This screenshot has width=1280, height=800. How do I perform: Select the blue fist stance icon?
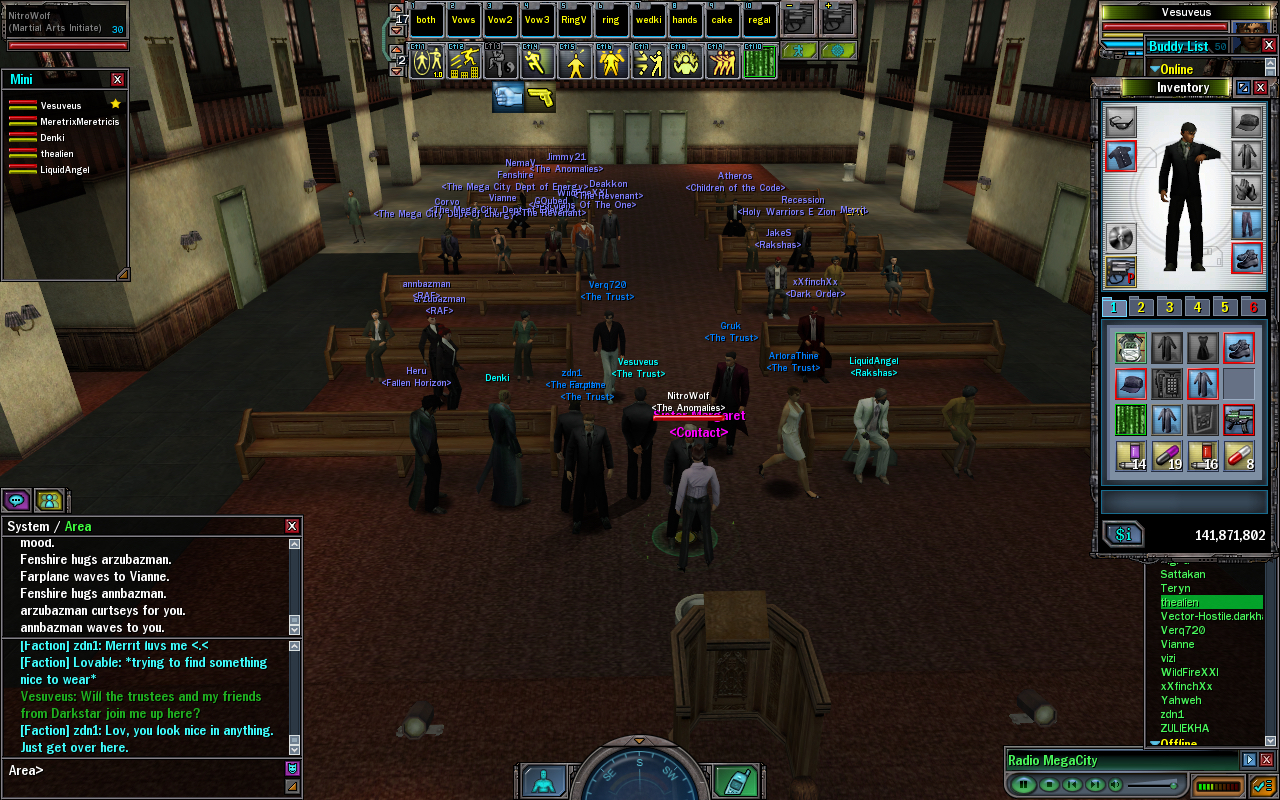508,97
